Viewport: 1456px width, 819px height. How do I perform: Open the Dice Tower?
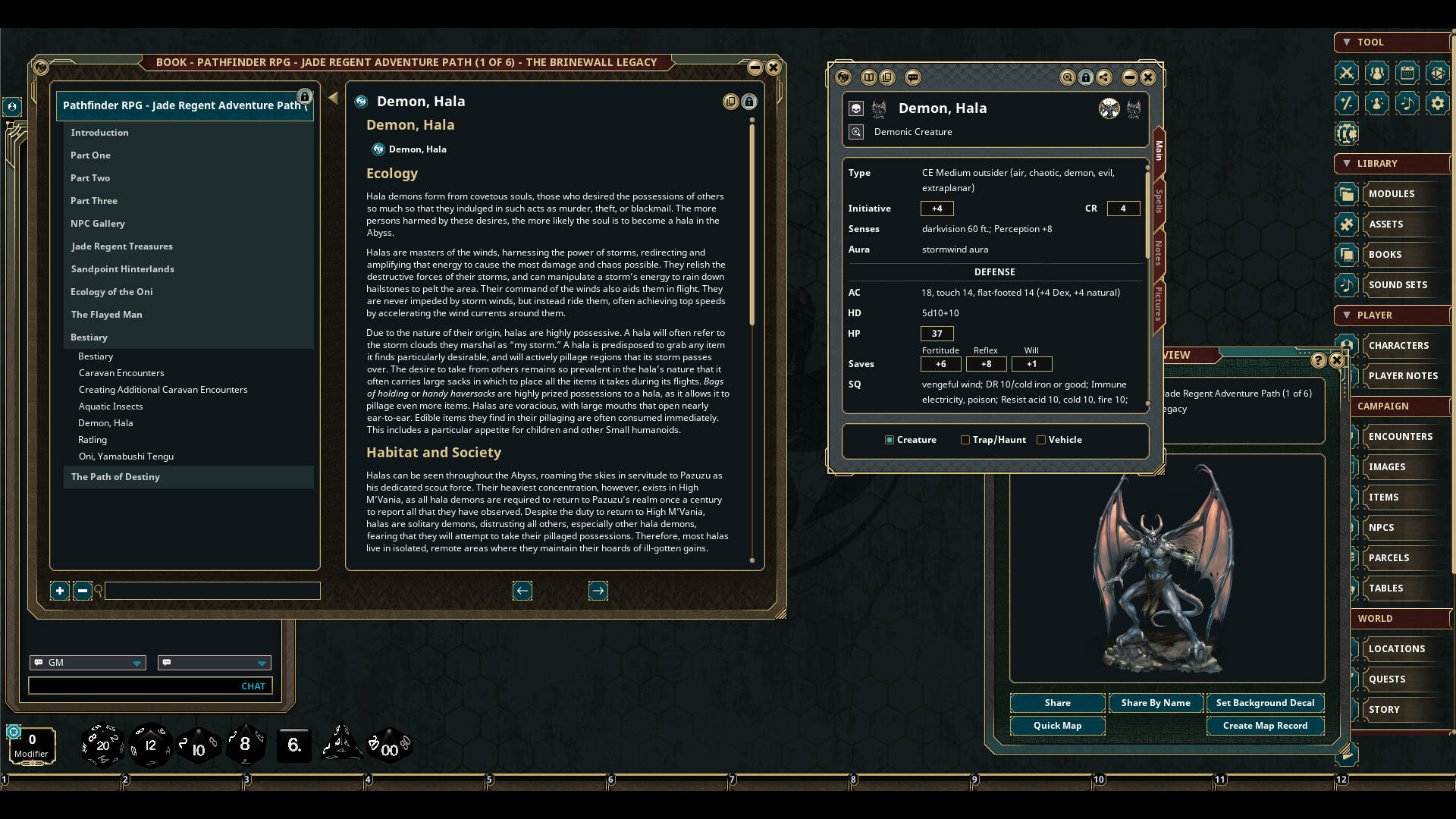coord(1439,74)
